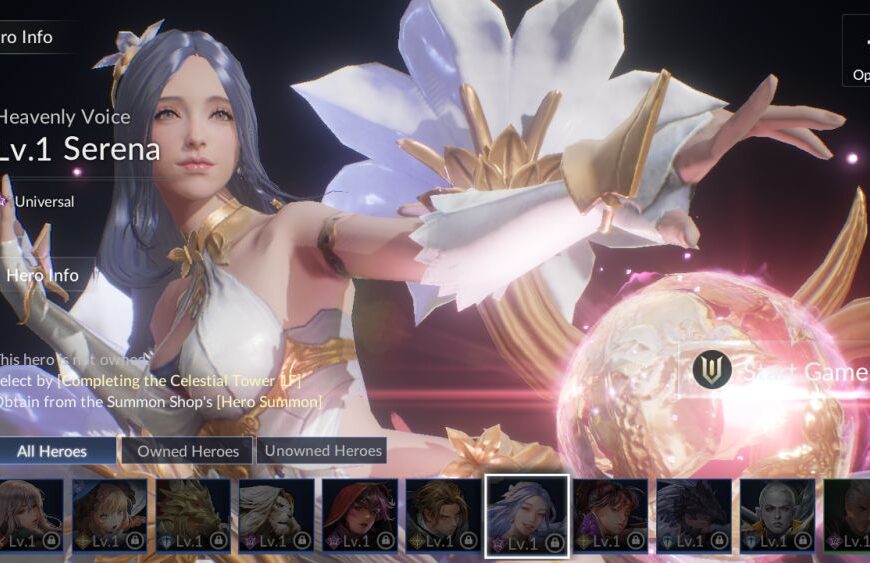The width and height of the screenshot is (870, 563).
Task: Open the Unowned Heroes tab
Action: pyautogui.click(x=322, y=451)
